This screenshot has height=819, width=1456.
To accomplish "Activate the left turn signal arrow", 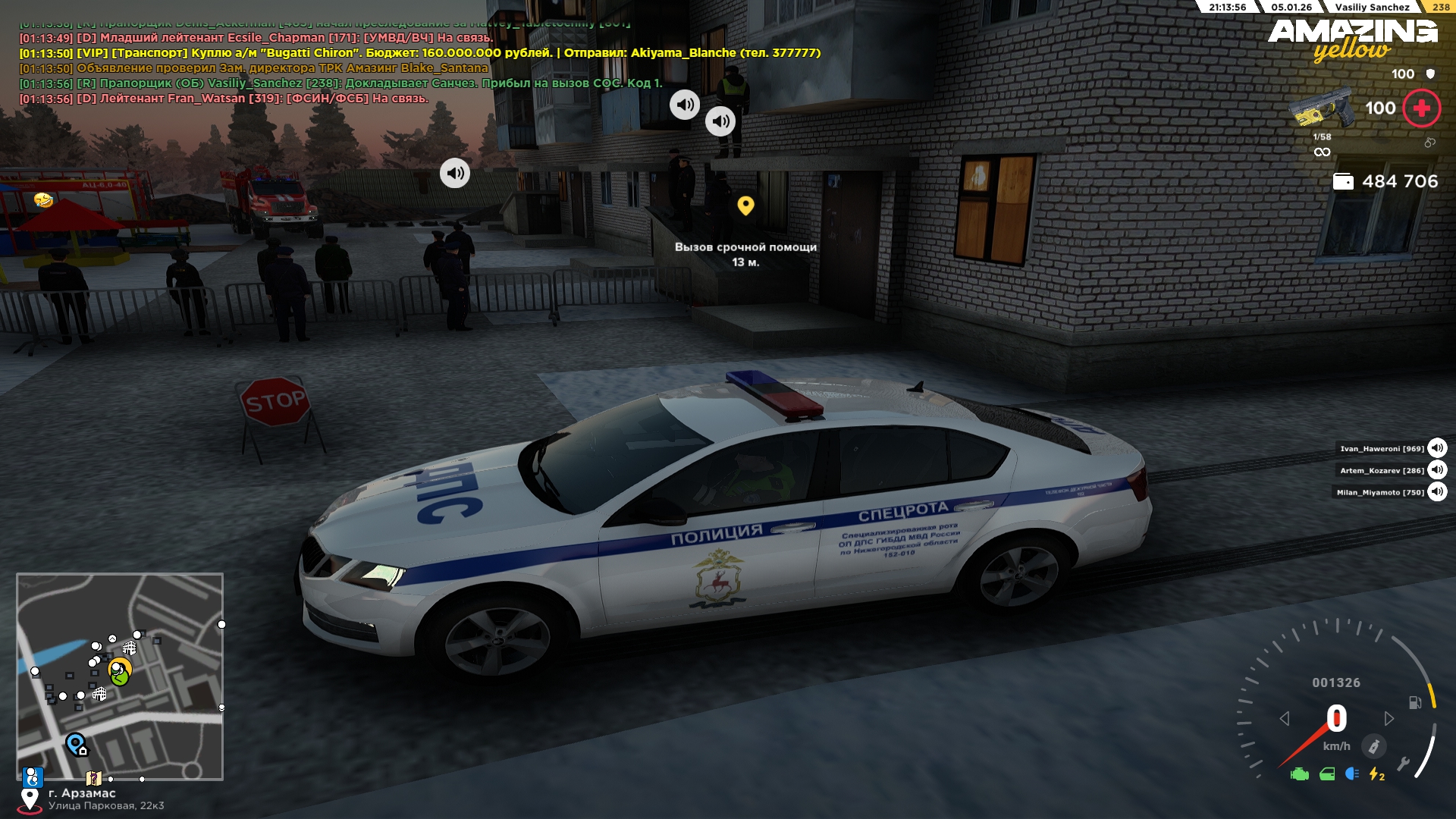I will (x=1285, y=718).
